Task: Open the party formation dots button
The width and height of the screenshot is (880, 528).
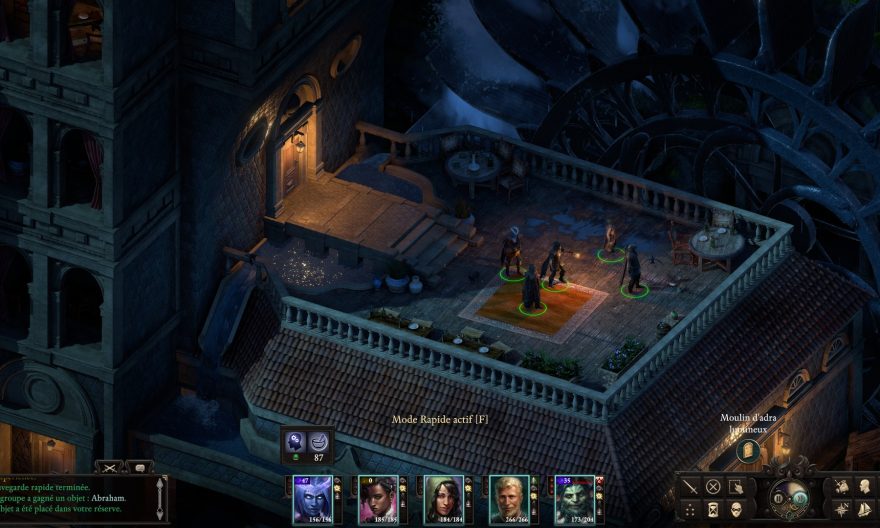Action: point(691,508)
